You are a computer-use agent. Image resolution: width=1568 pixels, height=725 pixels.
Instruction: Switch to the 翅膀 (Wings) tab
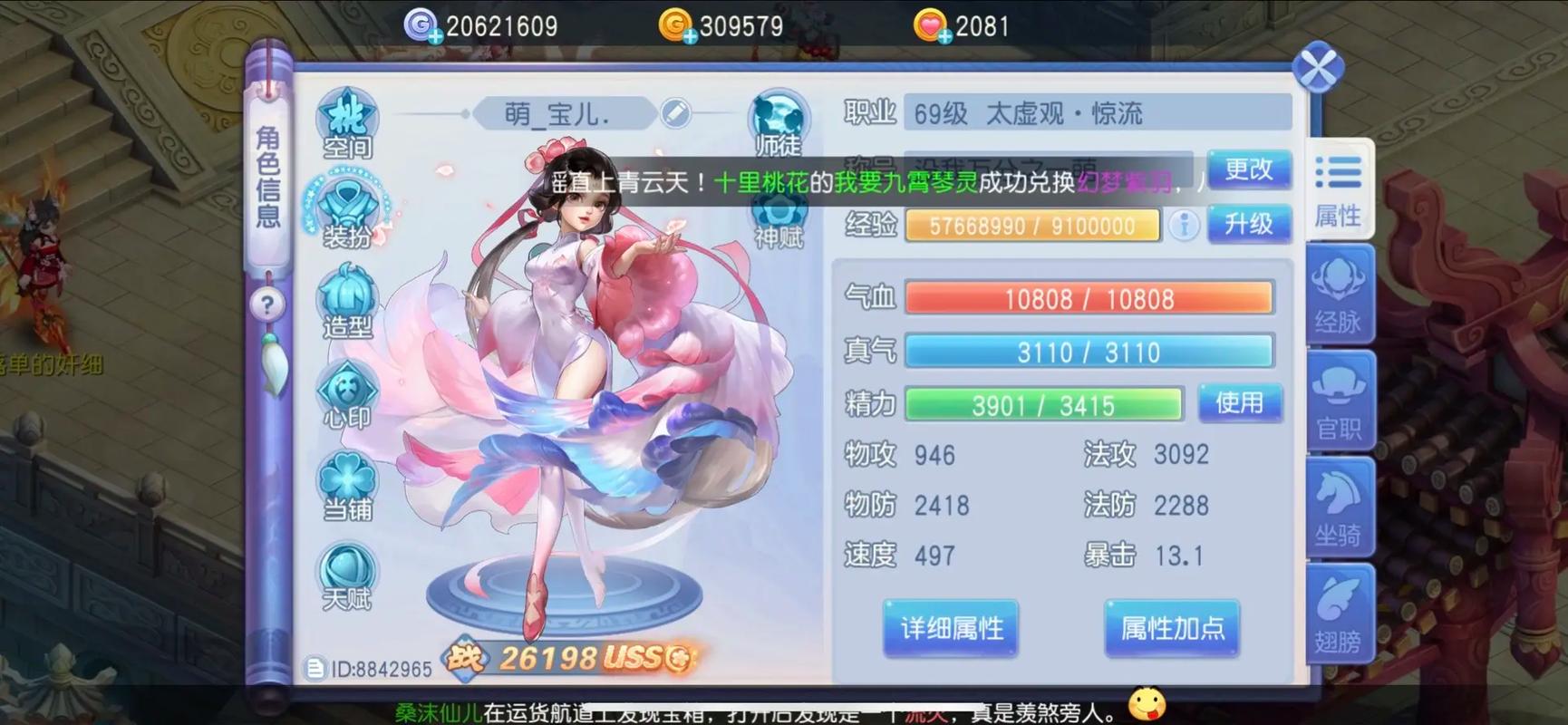coord(1339,612)
